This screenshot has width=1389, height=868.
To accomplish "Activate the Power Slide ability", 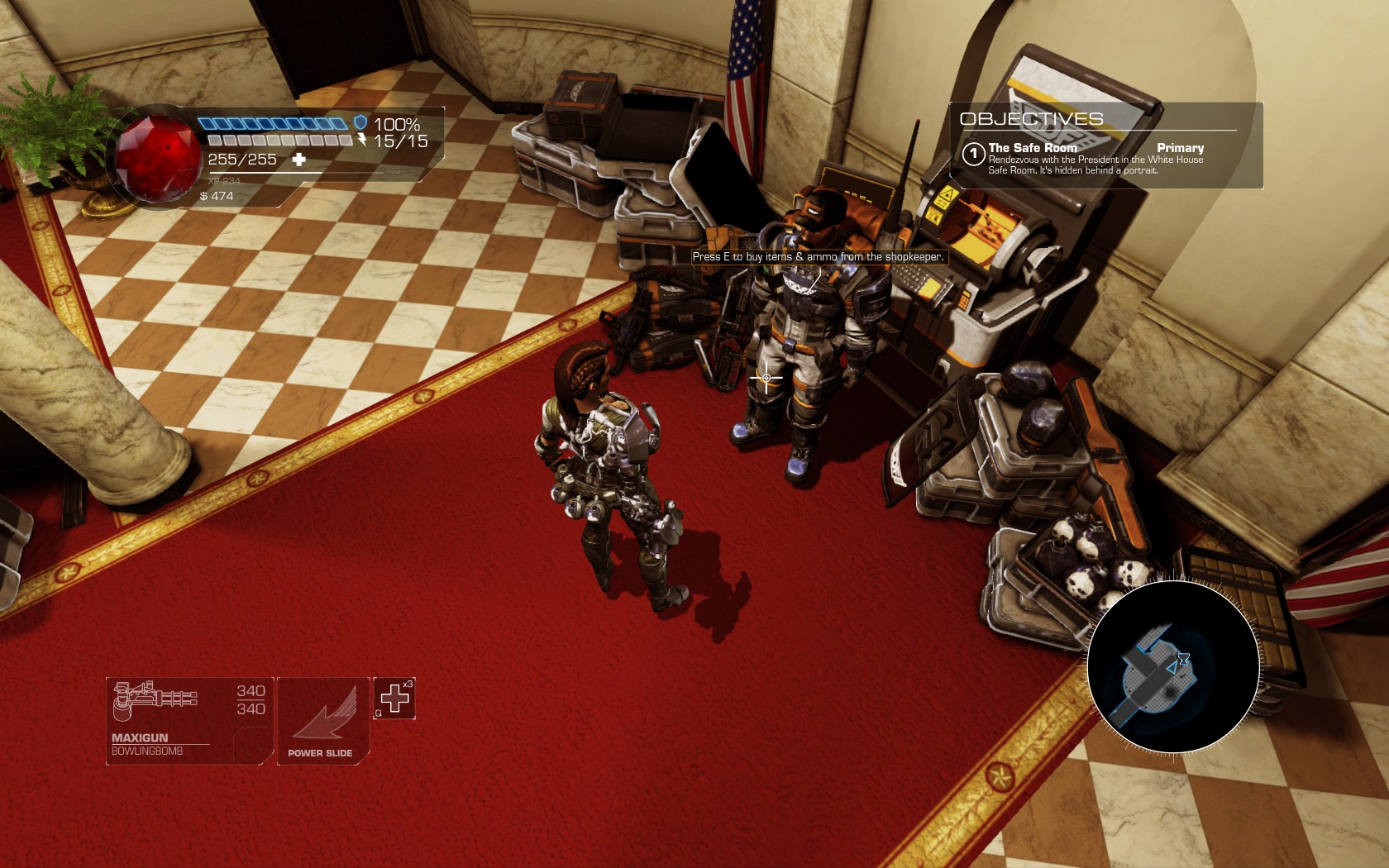I will tap(322, 721).
